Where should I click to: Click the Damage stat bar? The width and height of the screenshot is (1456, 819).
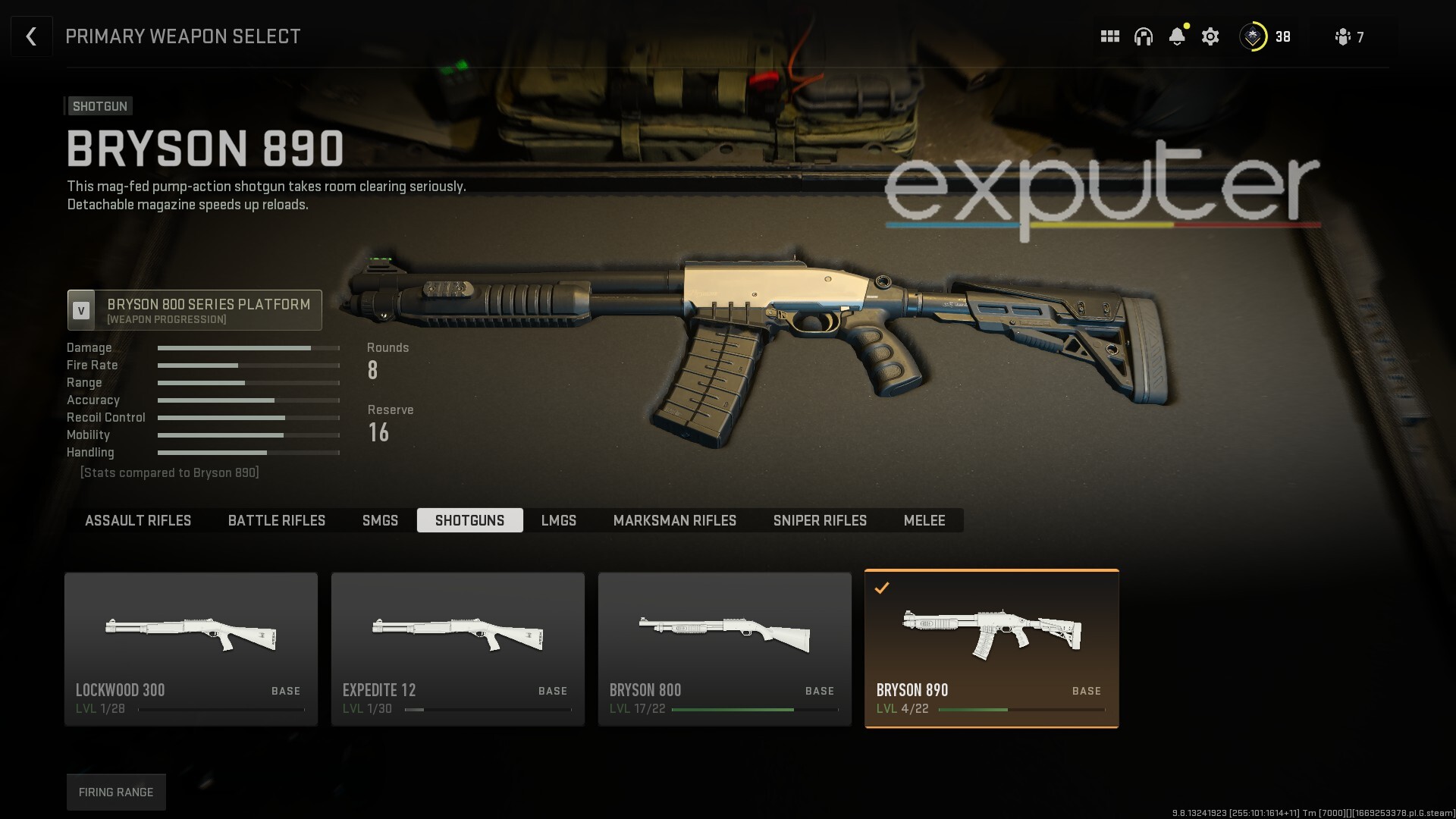click(x=248, y=347)
